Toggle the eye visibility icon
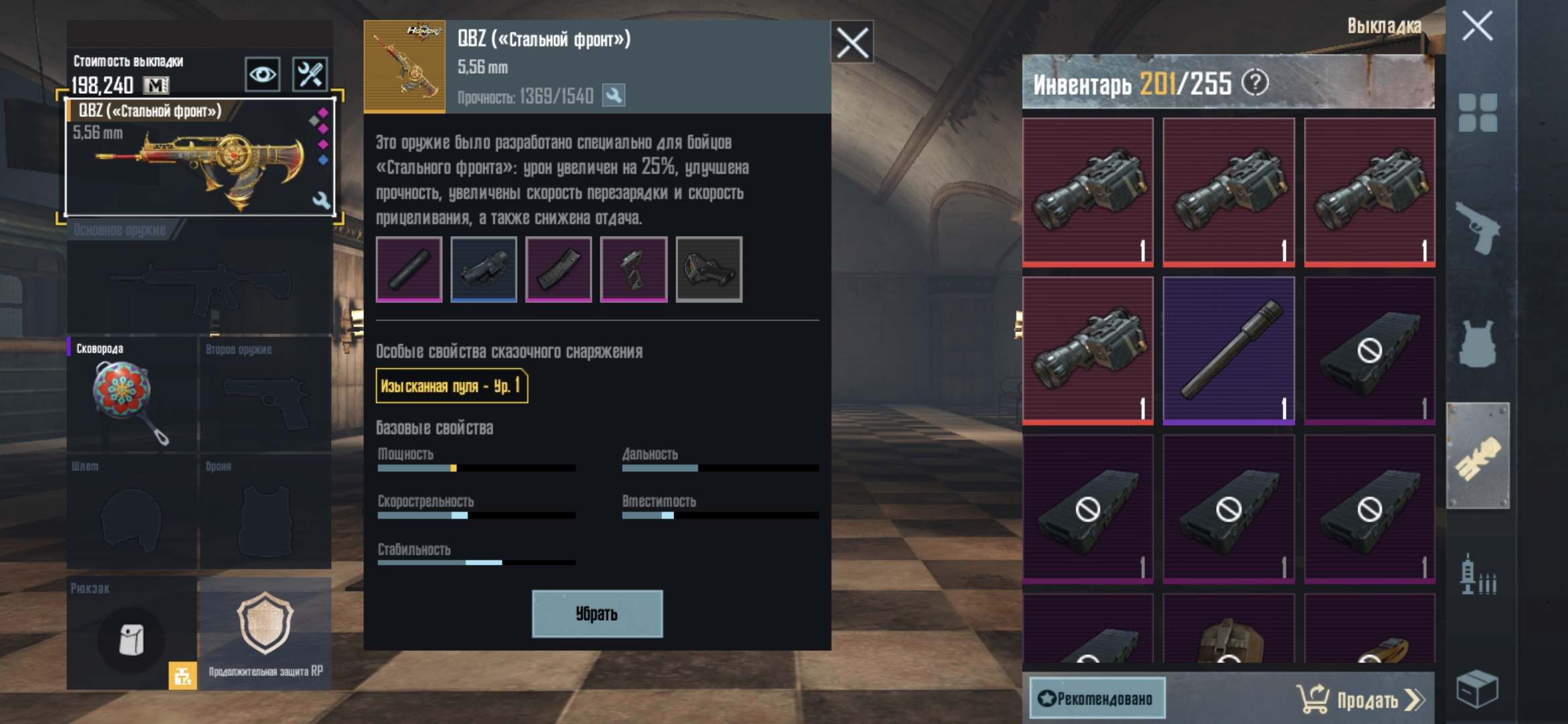This screenshot has width=1568, height=724. 262,74
